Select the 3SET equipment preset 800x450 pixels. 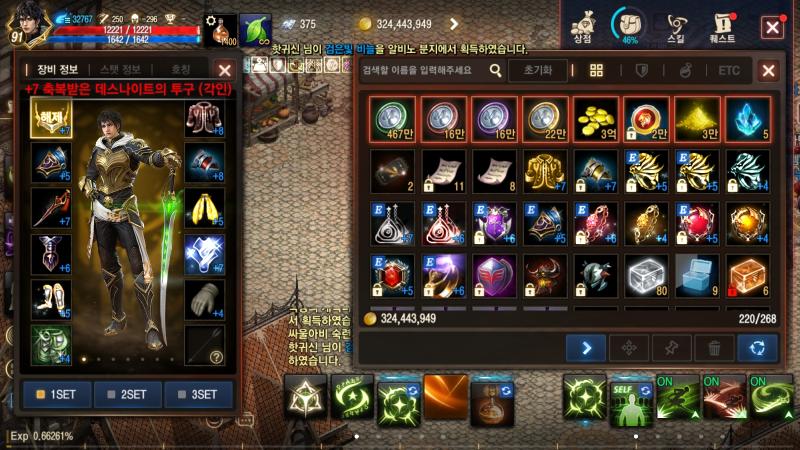(x=198, y=394)
